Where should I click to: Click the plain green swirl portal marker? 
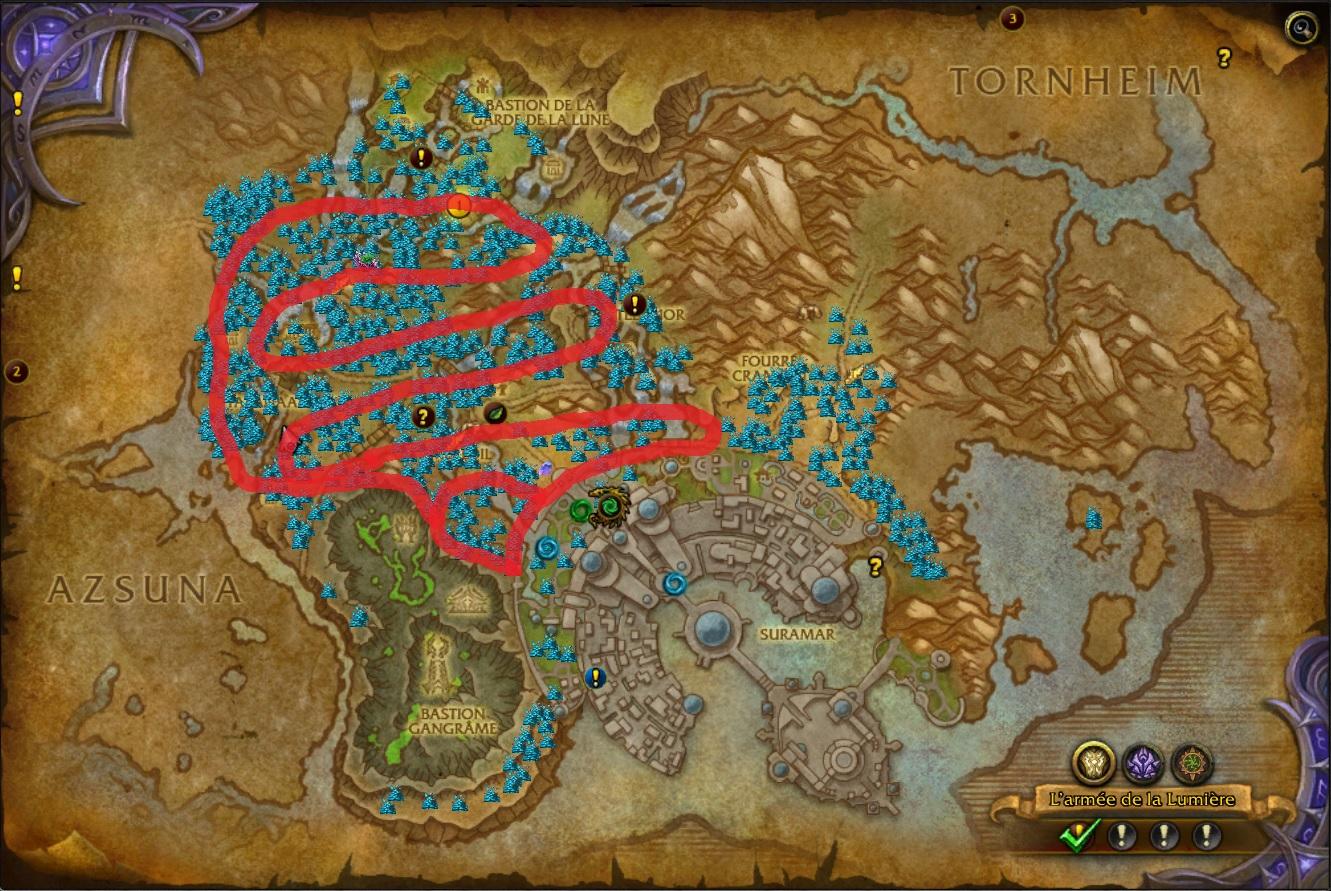click(579, 511)
